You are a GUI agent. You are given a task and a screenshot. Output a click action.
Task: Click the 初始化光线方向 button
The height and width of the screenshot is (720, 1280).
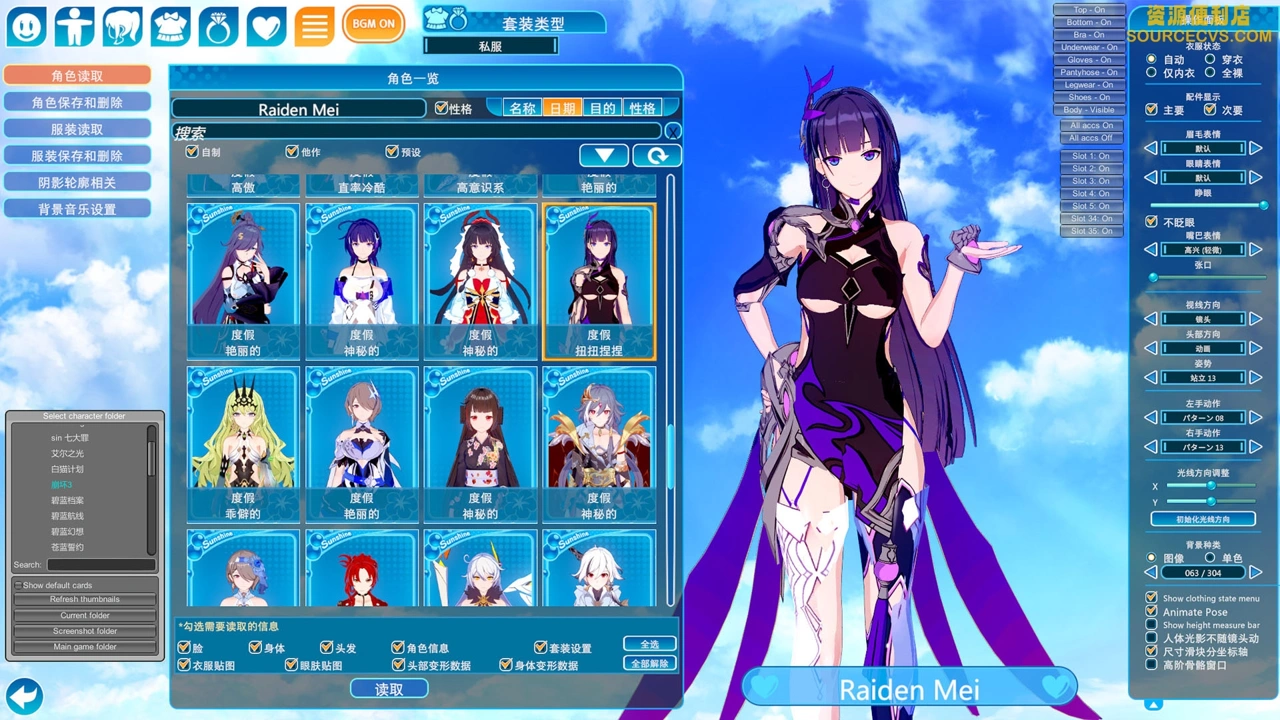1202,519
